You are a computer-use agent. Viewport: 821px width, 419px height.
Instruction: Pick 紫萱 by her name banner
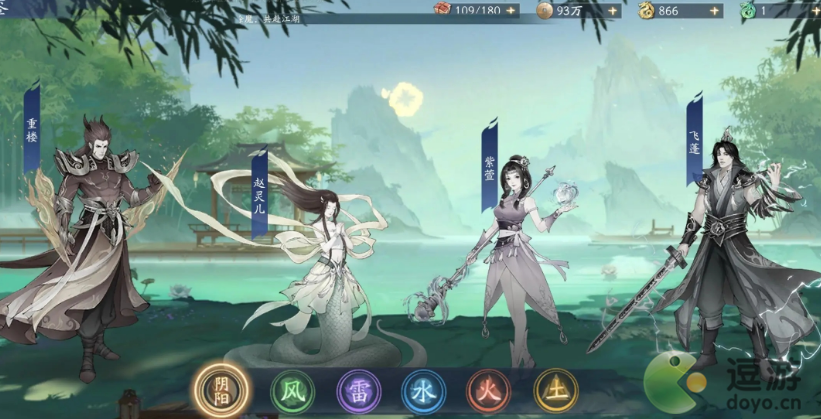point(489,167)
